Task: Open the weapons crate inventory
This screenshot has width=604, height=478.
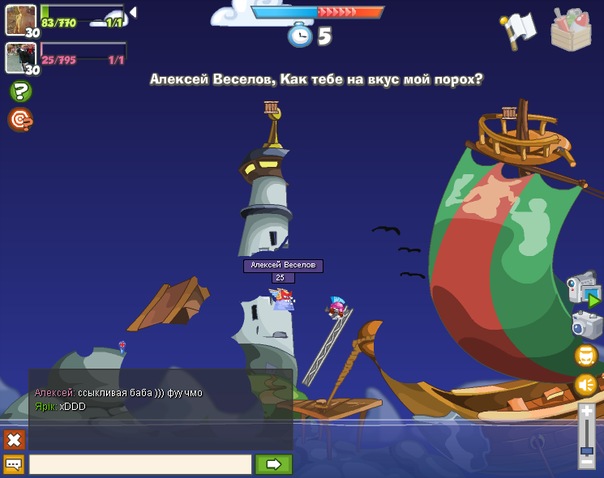Action: point(573,28)
